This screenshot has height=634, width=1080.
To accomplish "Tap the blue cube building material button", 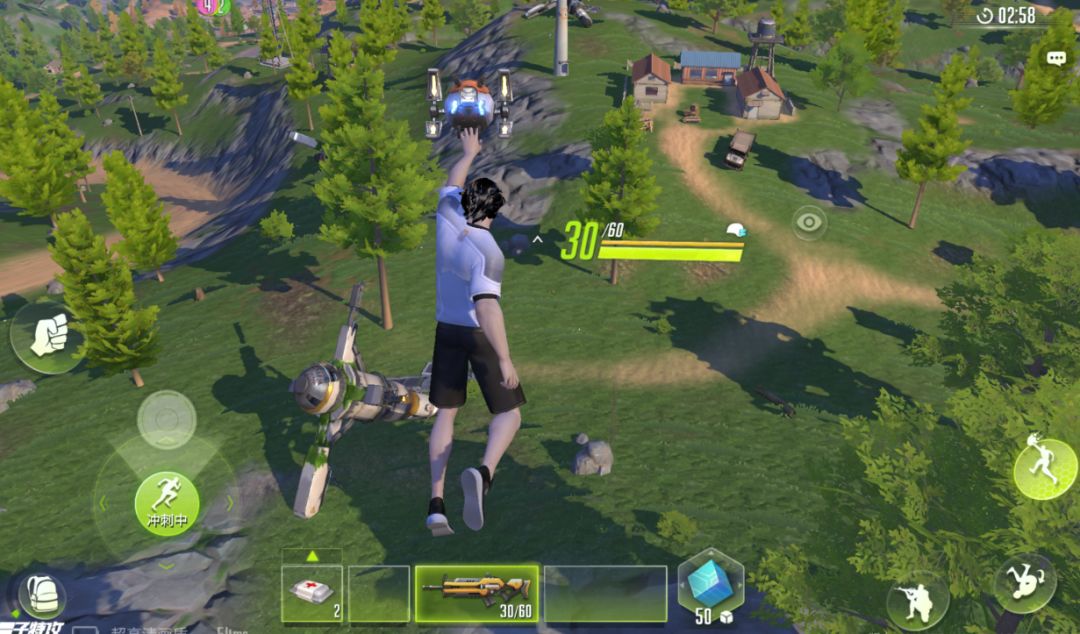I will point(710,586).
